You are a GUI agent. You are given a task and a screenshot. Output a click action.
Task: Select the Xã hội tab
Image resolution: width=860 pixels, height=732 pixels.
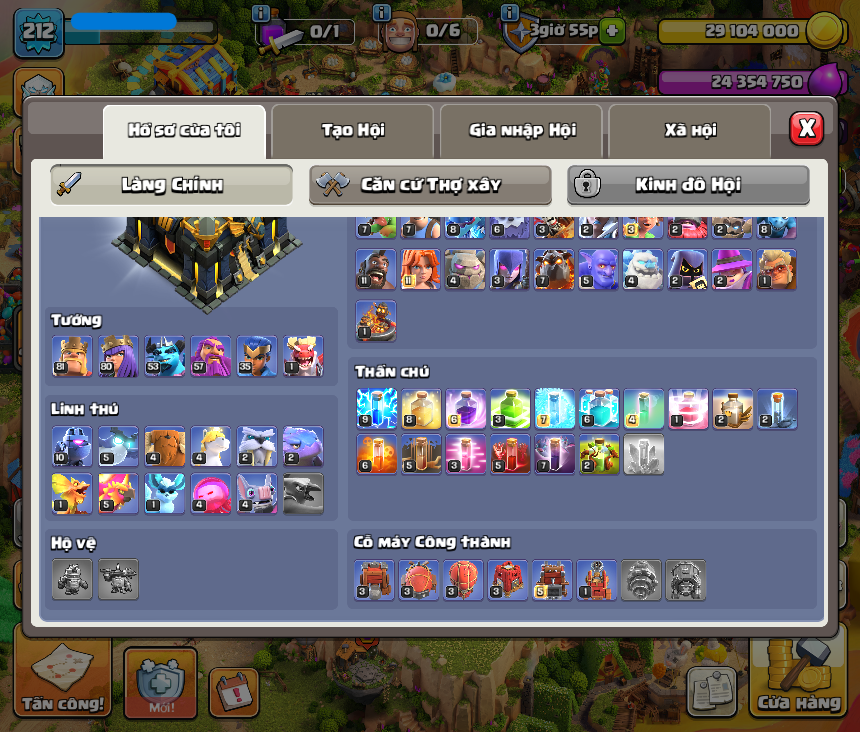(690, 130)
